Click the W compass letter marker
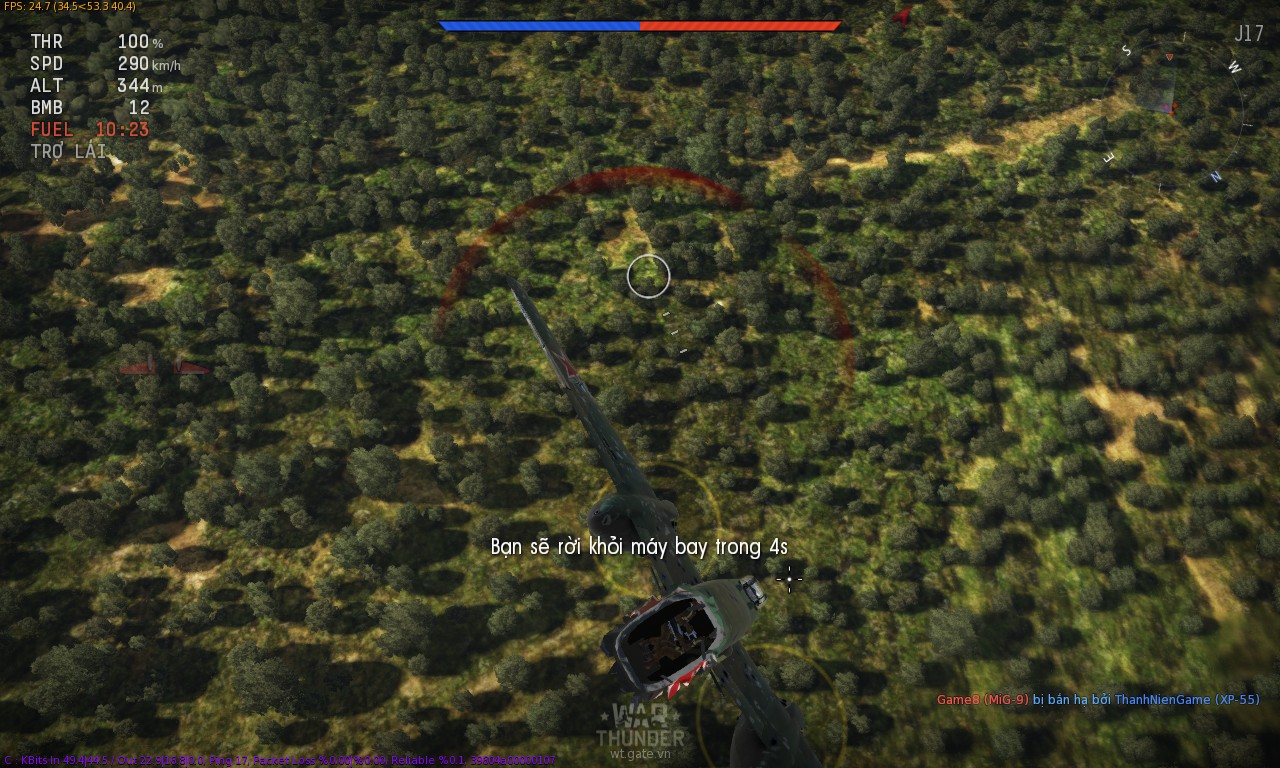The width and height of the screenshot is (1280, 768). (1234, 67)
